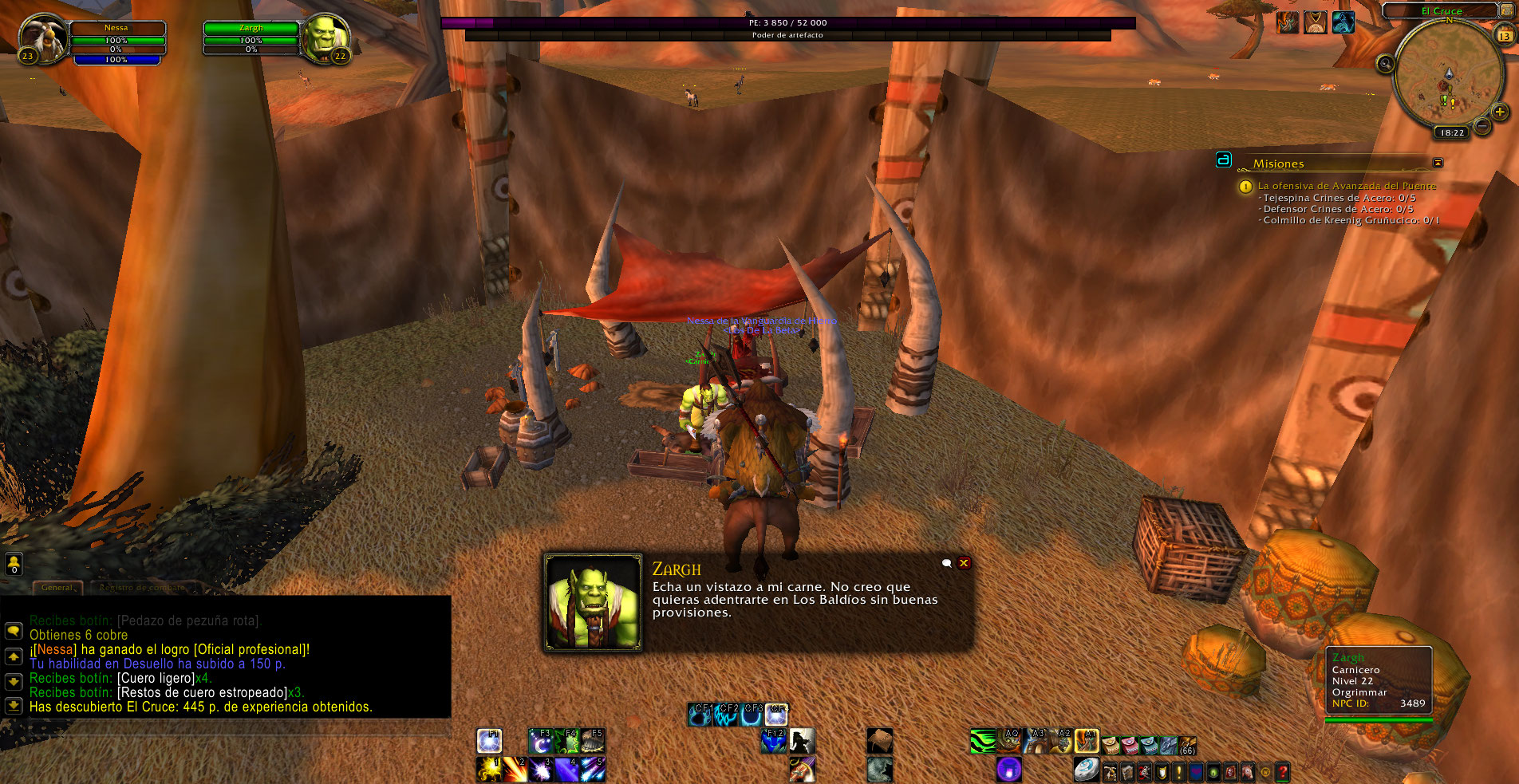Switch to the General chat tab
The height and width of the screenshot is (784, 1519).
tap(57, 588)
